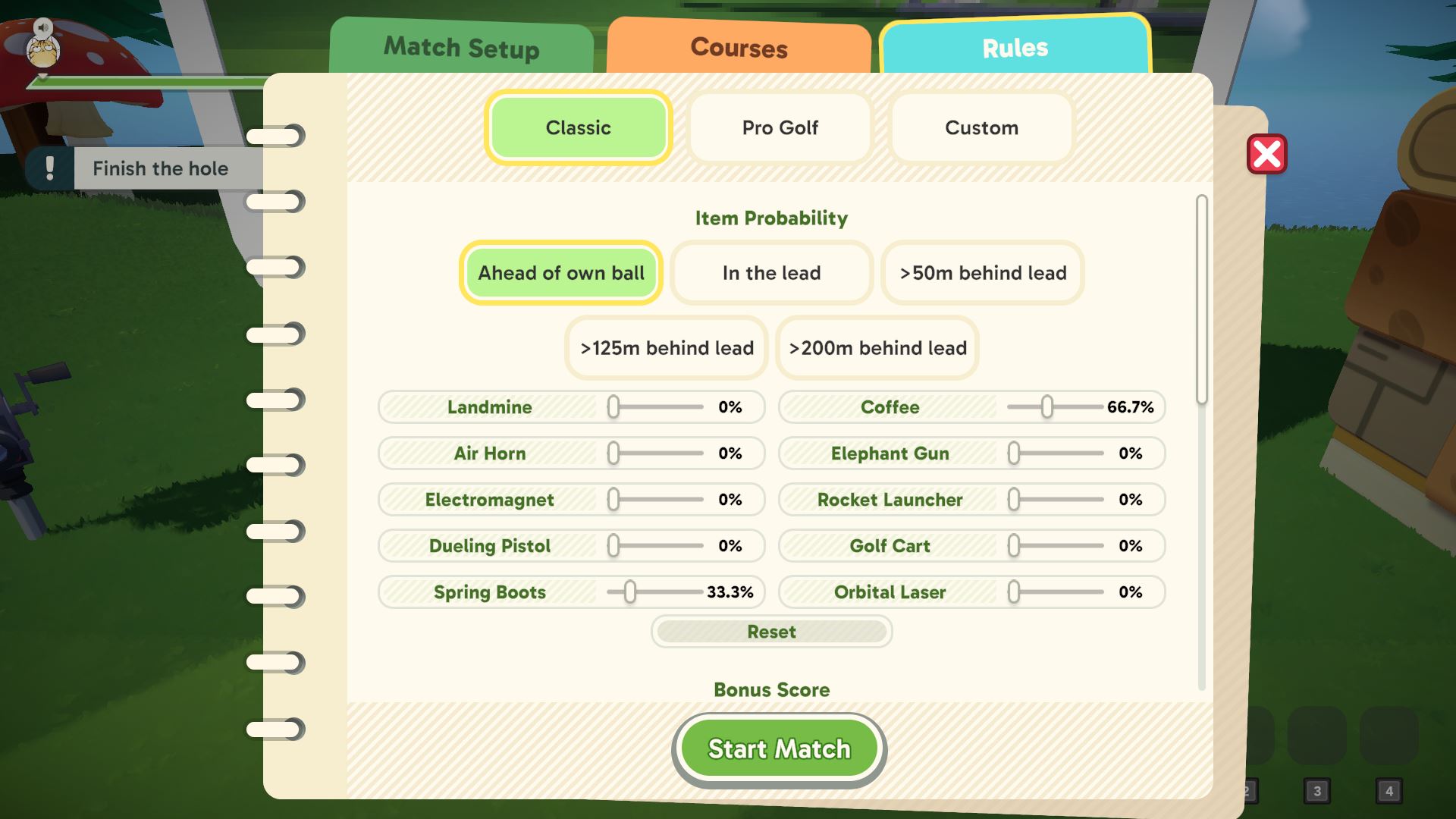This screenshot has height=819, width=1456.
Task: Reset the item probabilities
Action: [771, 632]
